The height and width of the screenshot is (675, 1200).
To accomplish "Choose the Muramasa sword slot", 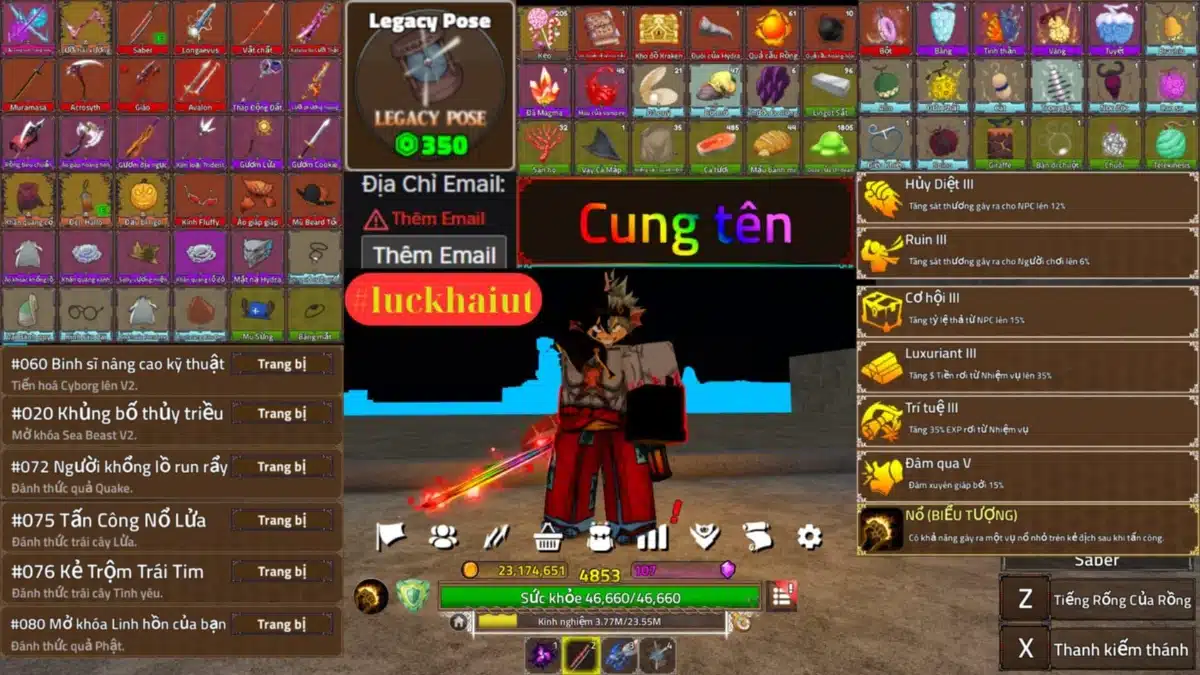I will 28,85.
